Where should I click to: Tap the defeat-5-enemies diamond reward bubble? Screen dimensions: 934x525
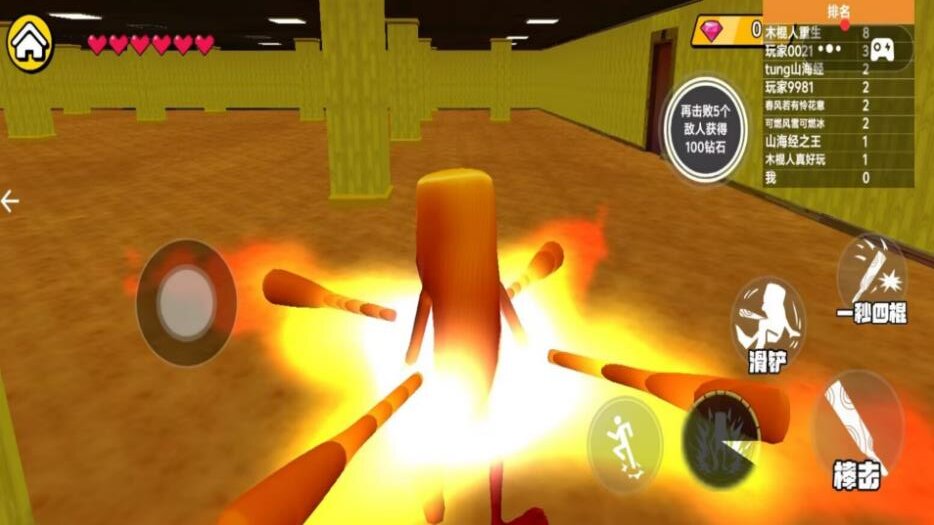[705, 128]
